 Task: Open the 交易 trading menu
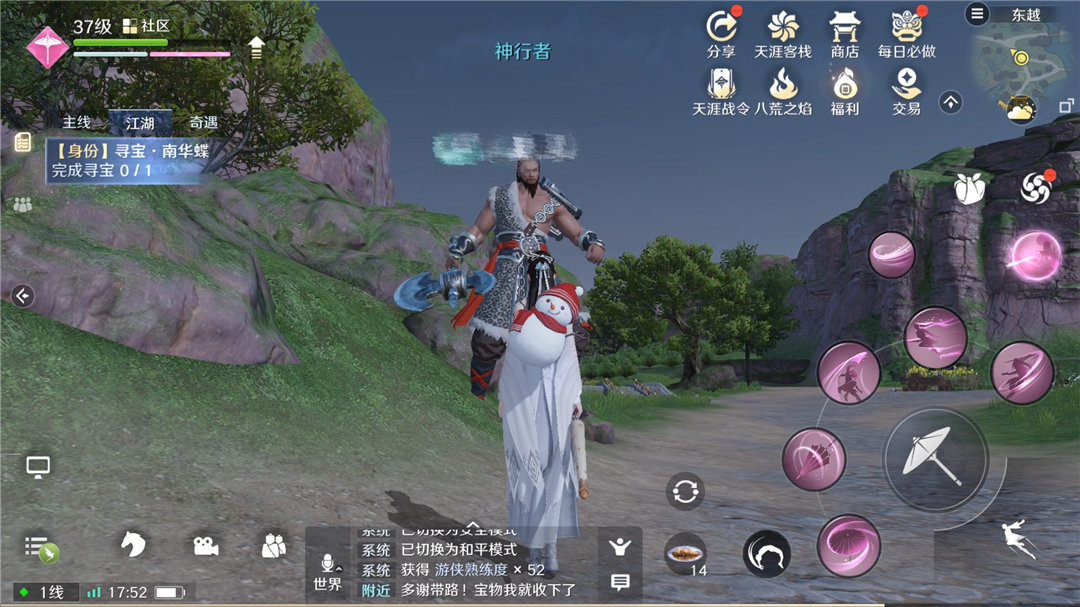coord(906,90)
